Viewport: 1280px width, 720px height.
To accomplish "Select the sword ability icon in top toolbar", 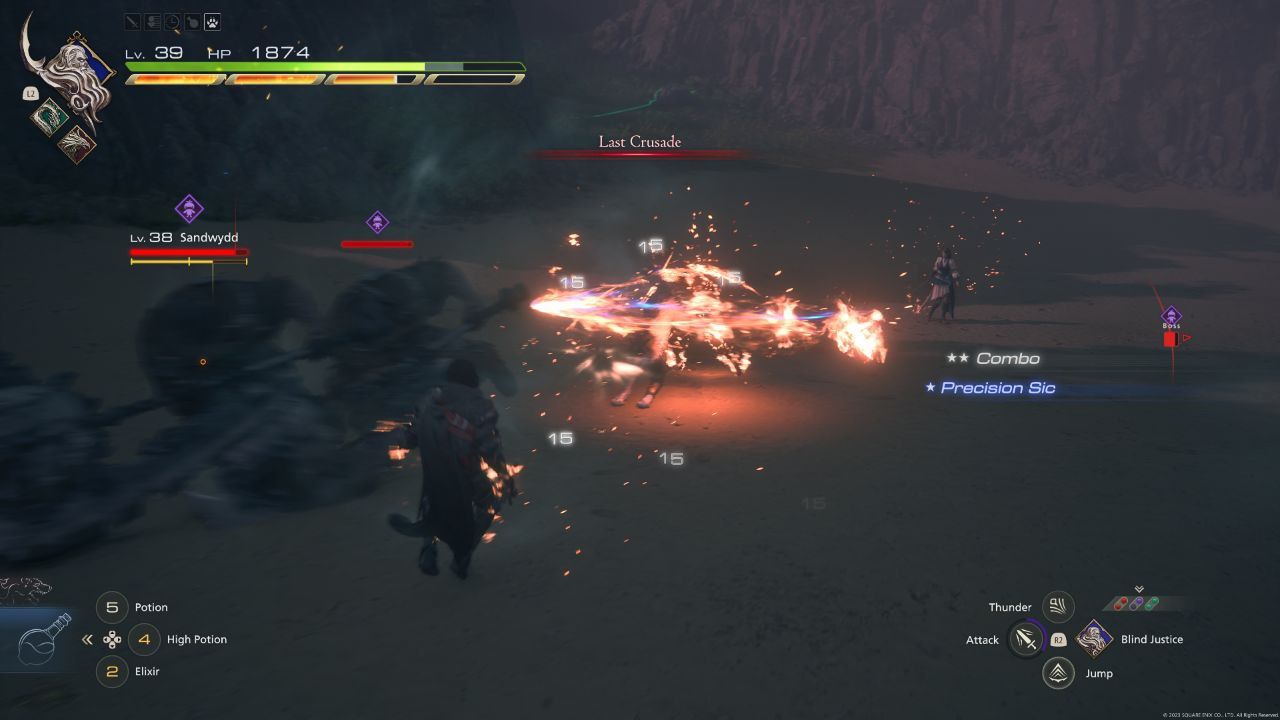I will click(132, 22).
